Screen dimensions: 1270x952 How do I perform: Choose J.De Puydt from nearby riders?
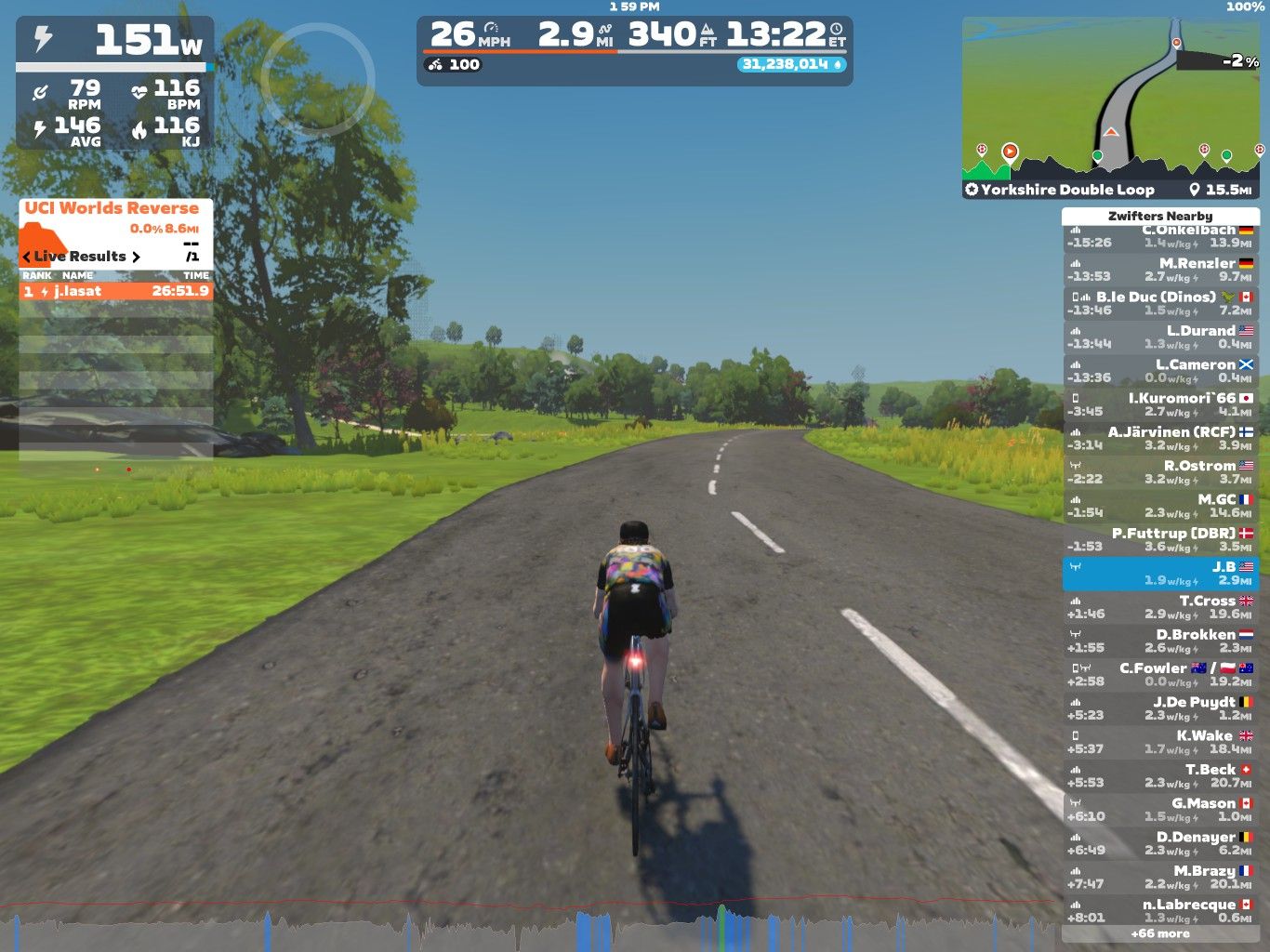coord(1160,708)
